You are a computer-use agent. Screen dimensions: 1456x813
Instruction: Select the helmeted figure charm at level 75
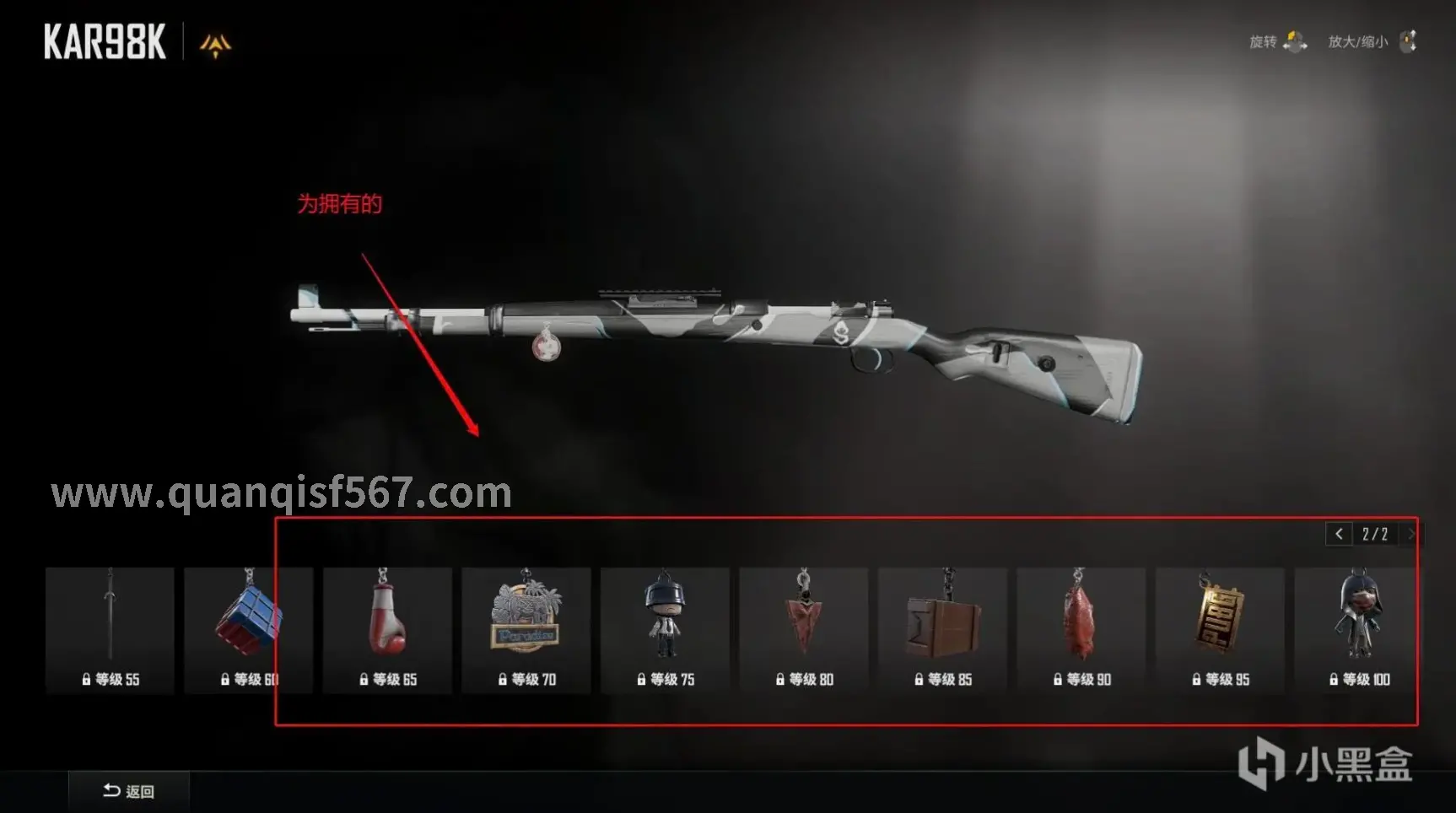point(665,629)
